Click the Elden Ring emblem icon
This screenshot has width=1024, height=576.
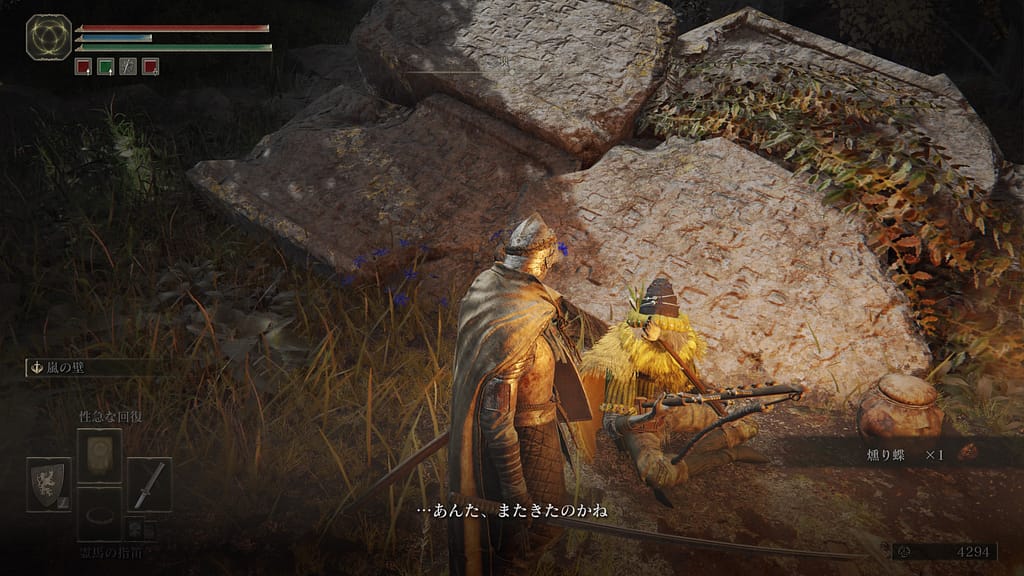pyautogui.click(x=48, y=37)
